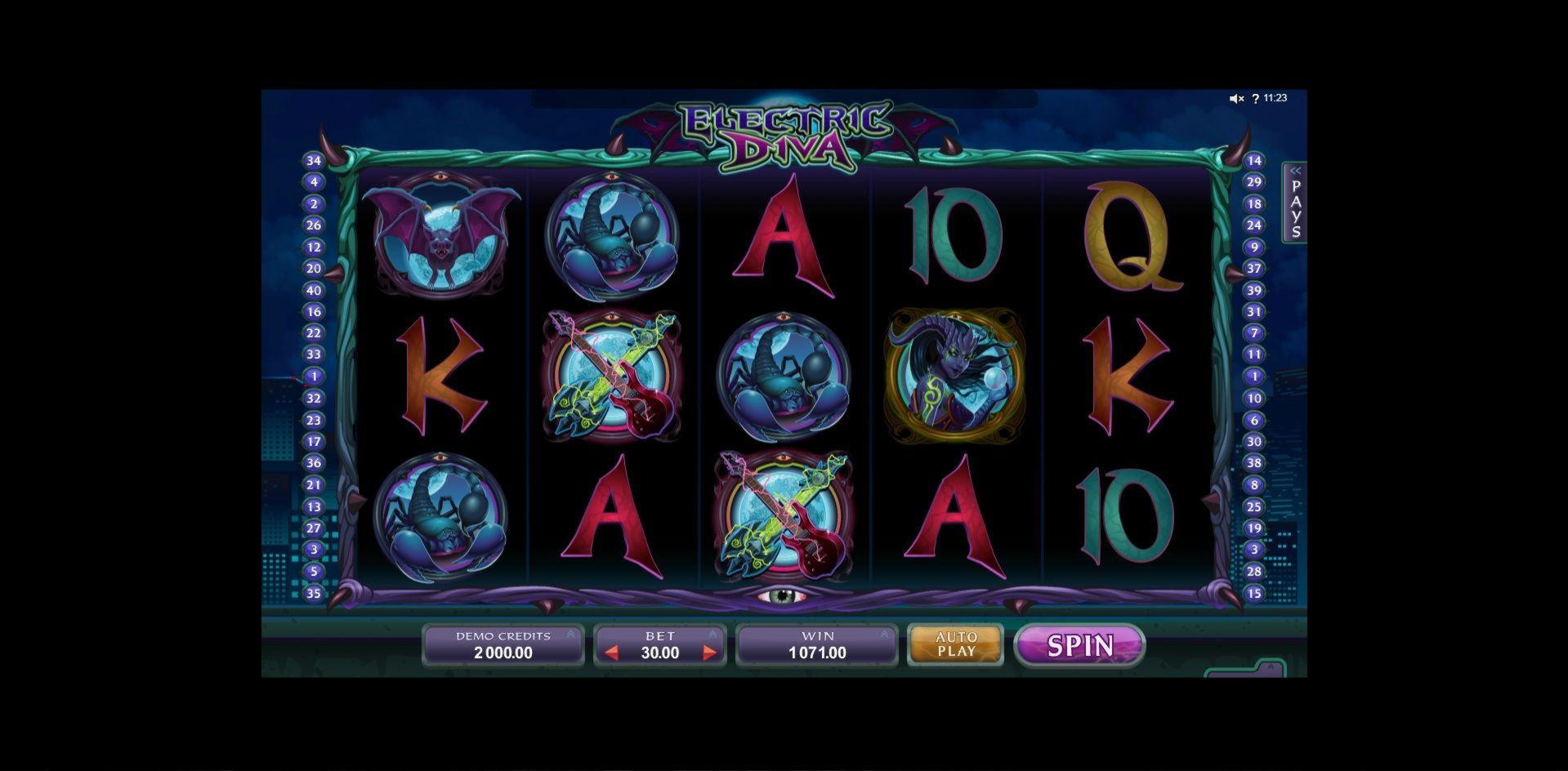The height and width of the screenshot is (771, 1568).
Task: Click payline 35 marker
Action: coord(314,594)
